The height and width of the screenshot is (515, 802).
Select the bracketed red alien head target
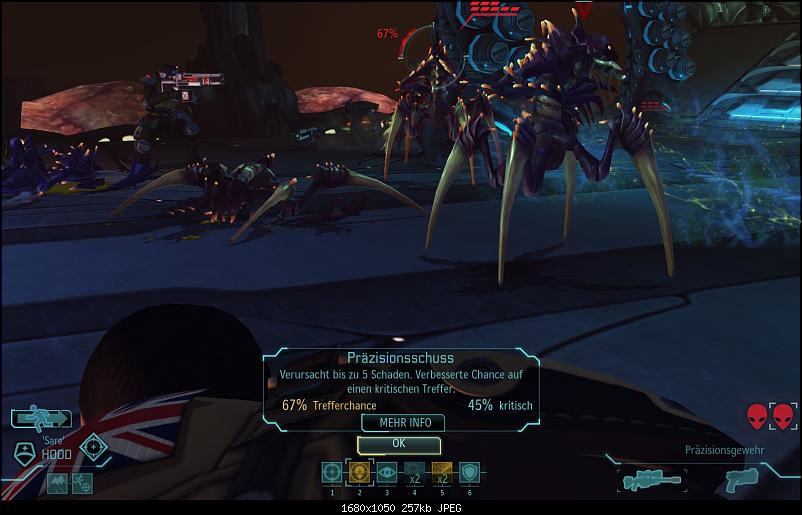click(x=783, y=415)
